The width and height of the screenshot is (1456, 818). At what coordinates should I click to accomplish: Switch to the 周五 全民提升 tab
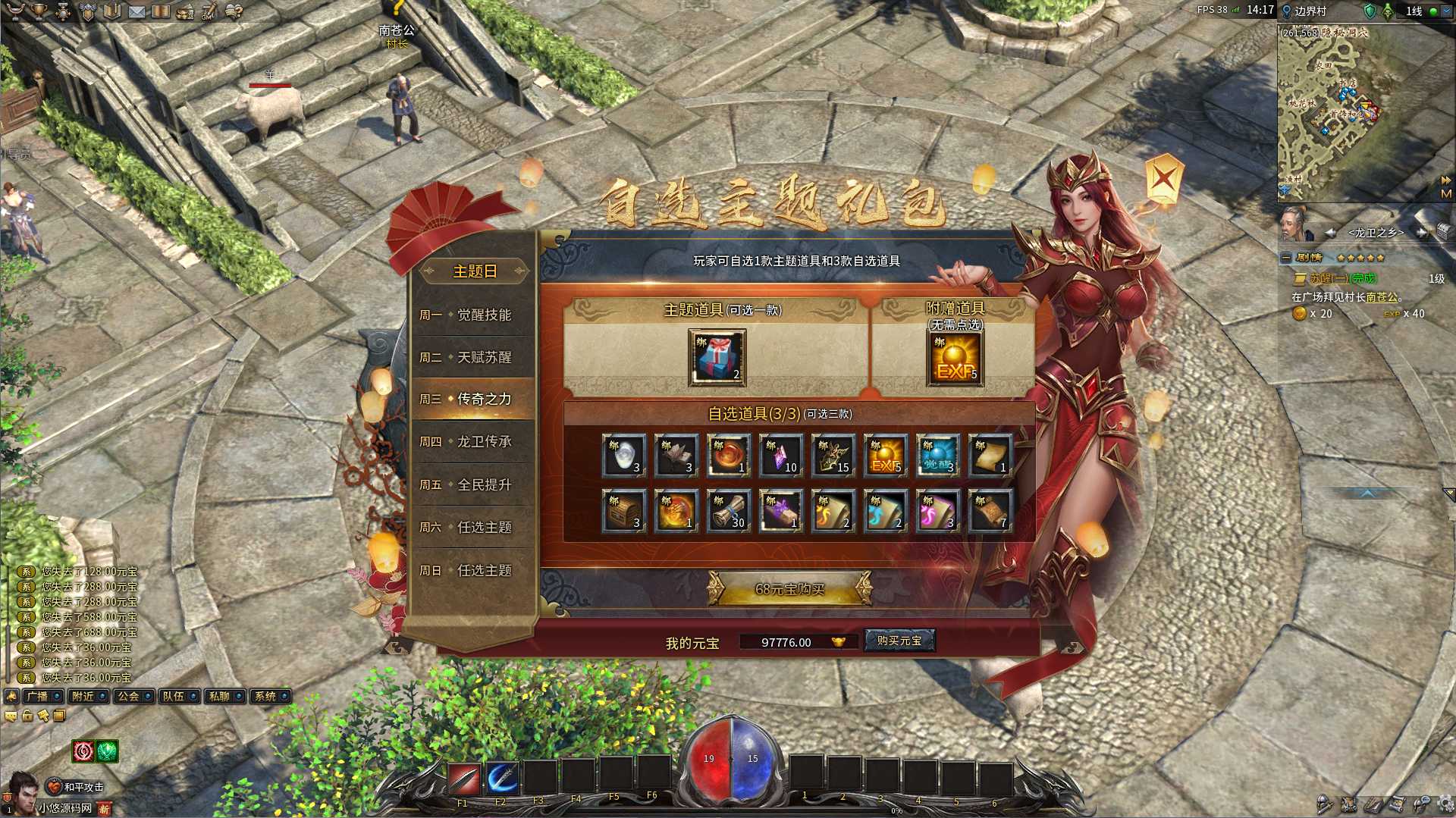[x=473, y=484]
